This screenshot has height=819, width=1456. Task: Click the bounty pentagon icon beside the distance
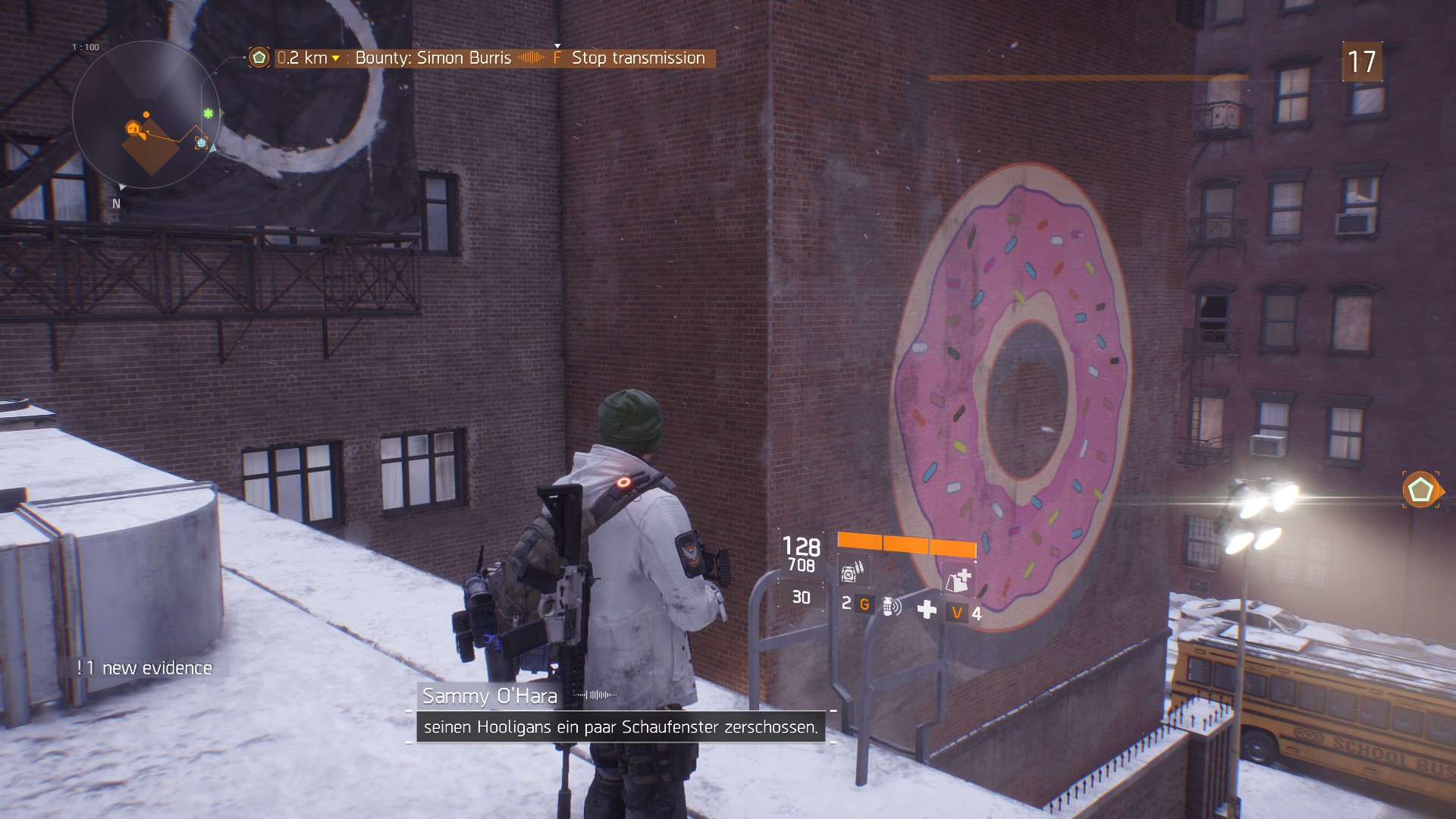point(259,58)
